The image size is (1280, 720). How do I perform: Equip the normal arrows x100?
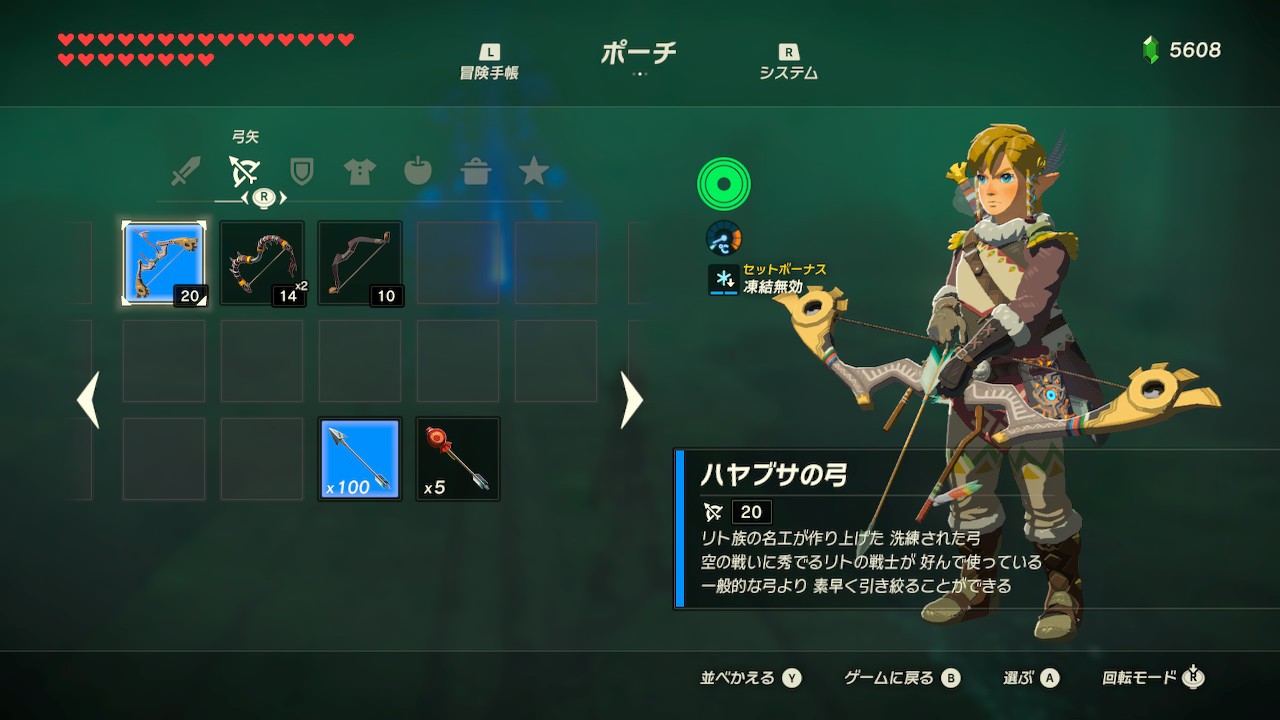360,459
